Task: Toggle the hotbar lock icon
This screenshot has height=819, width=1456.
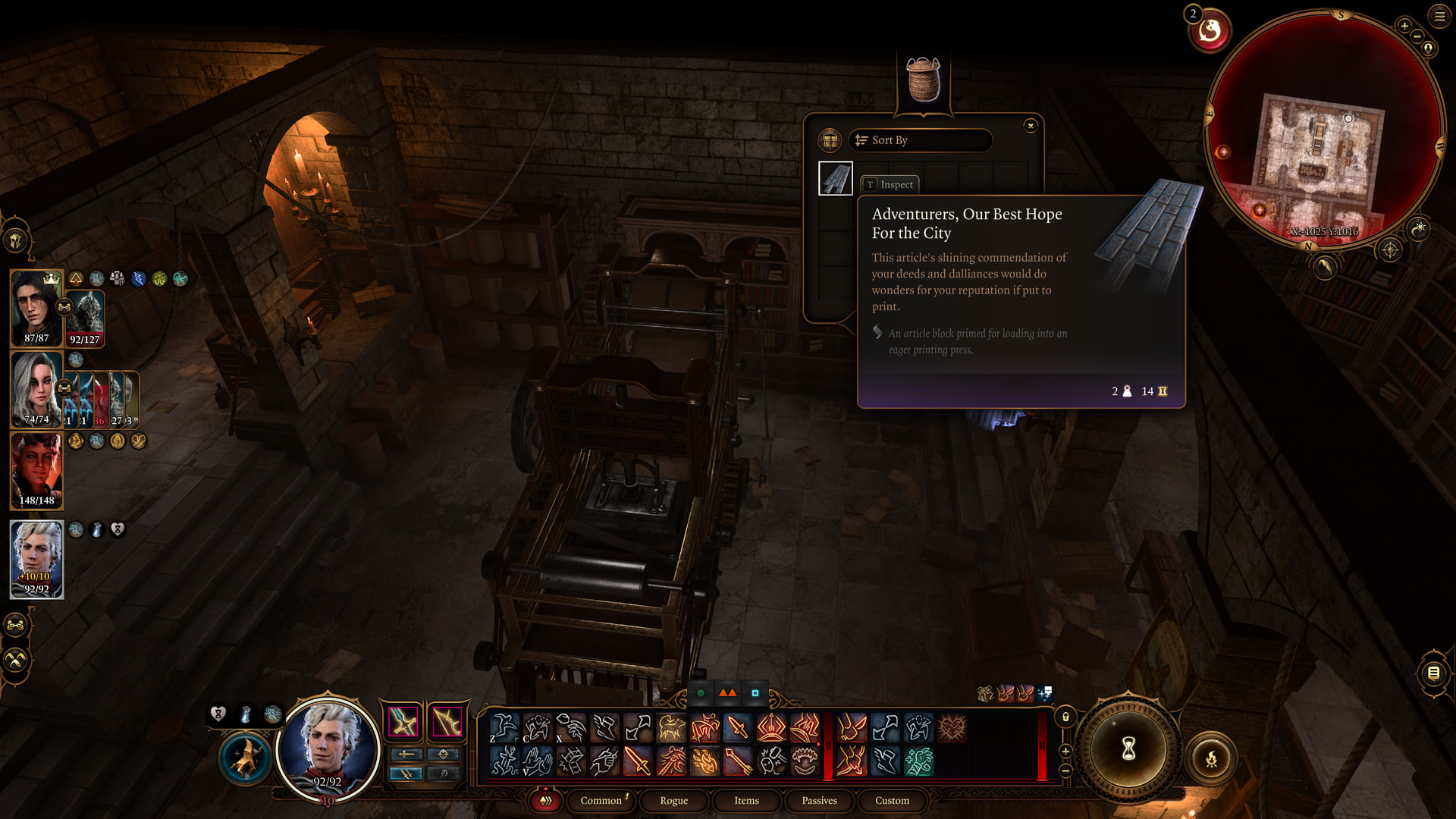Action: (1065, 717)
